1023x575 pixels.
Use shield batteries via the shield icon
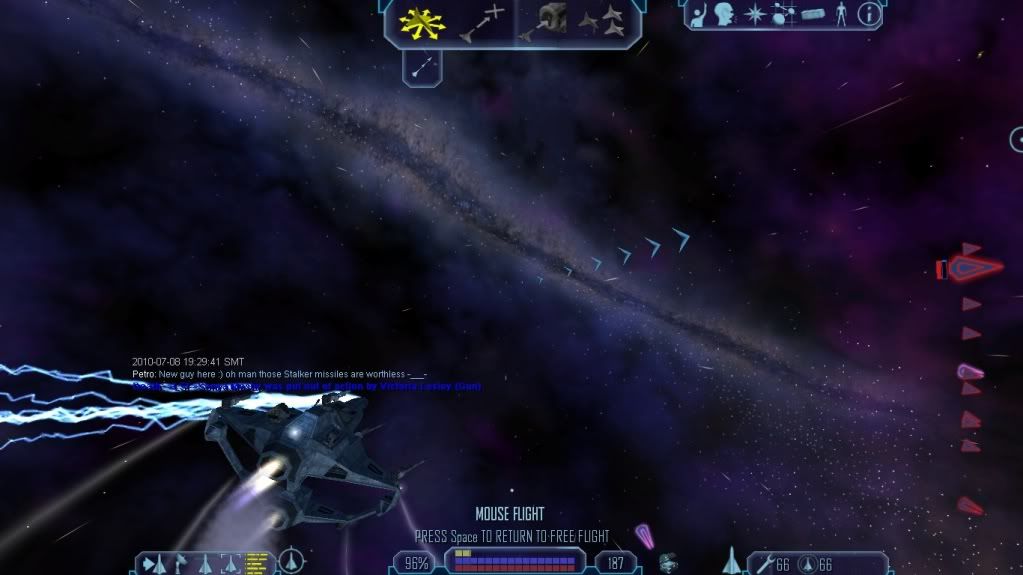click(x=805, y=564)
